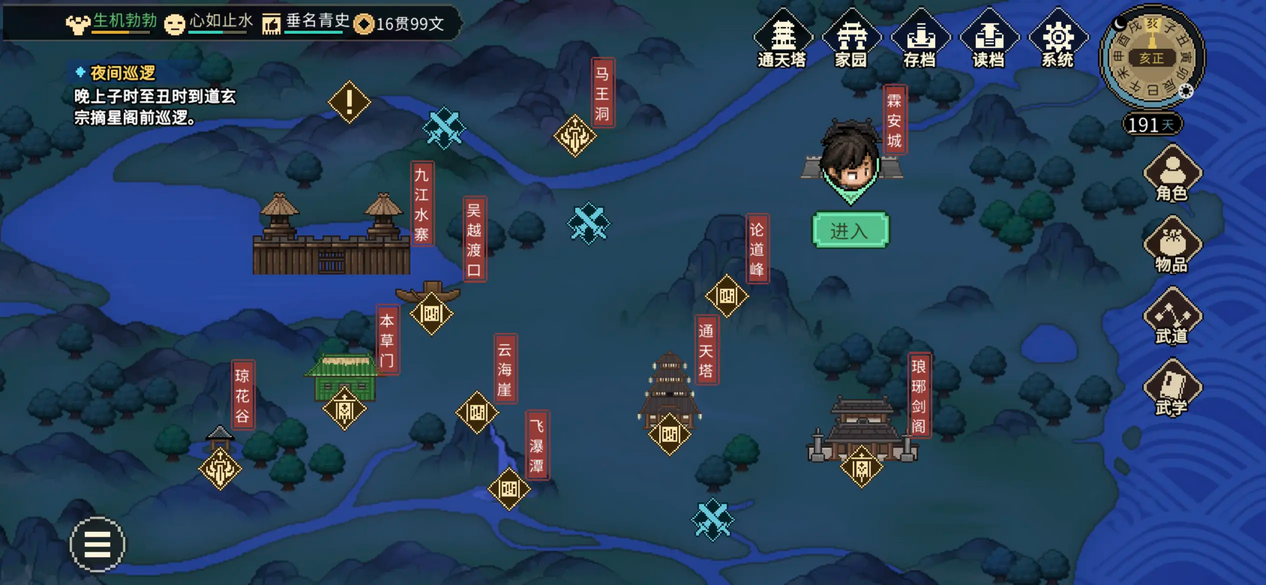Image resolution: width=1266 pixels, height=585 pixels.
Task: Open the 系统 settings gear
Action: click(x=1057, y=38)
